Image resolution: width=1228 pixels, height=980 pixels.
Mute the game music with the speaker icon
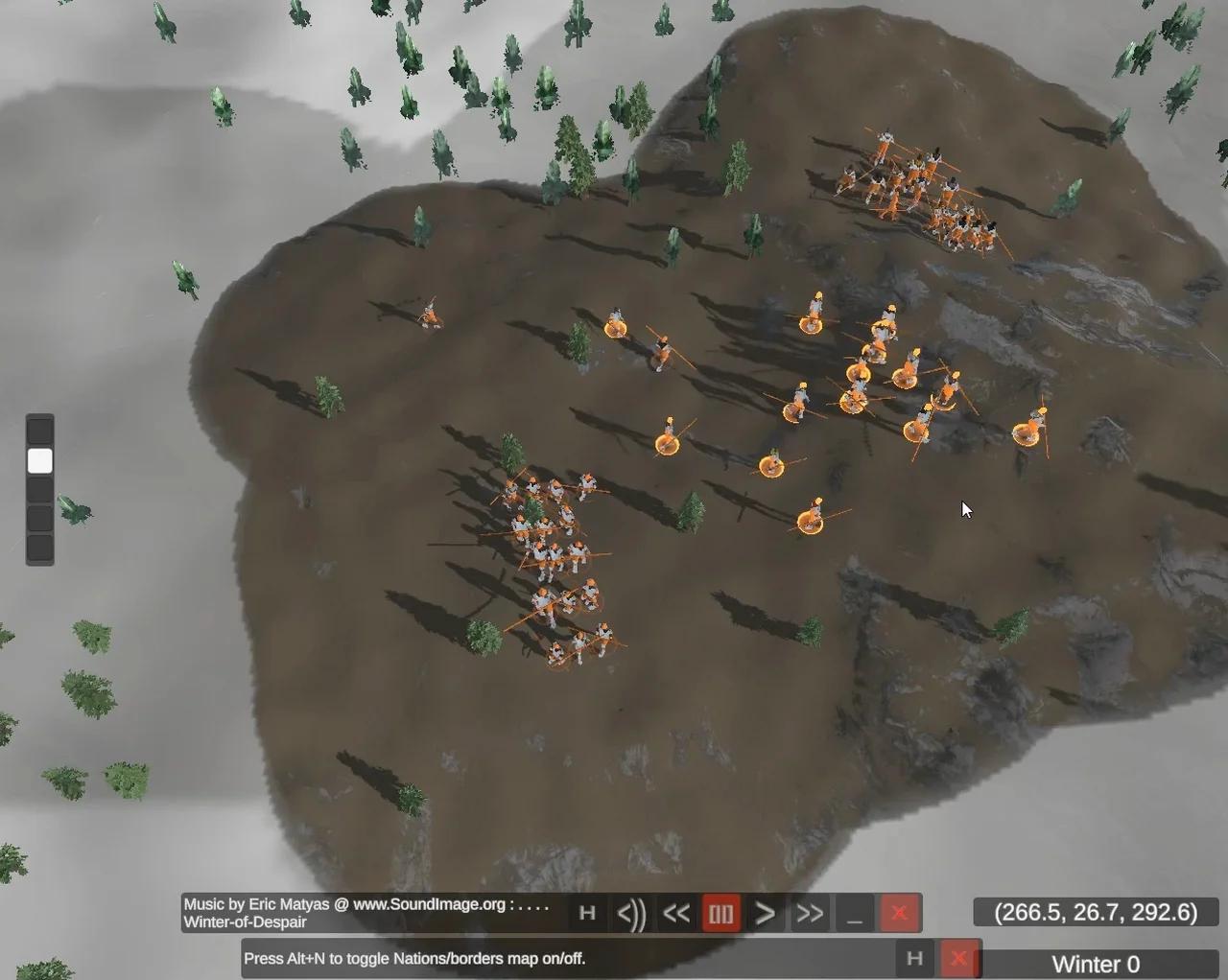pyautogui.click(x=631, y=913)
